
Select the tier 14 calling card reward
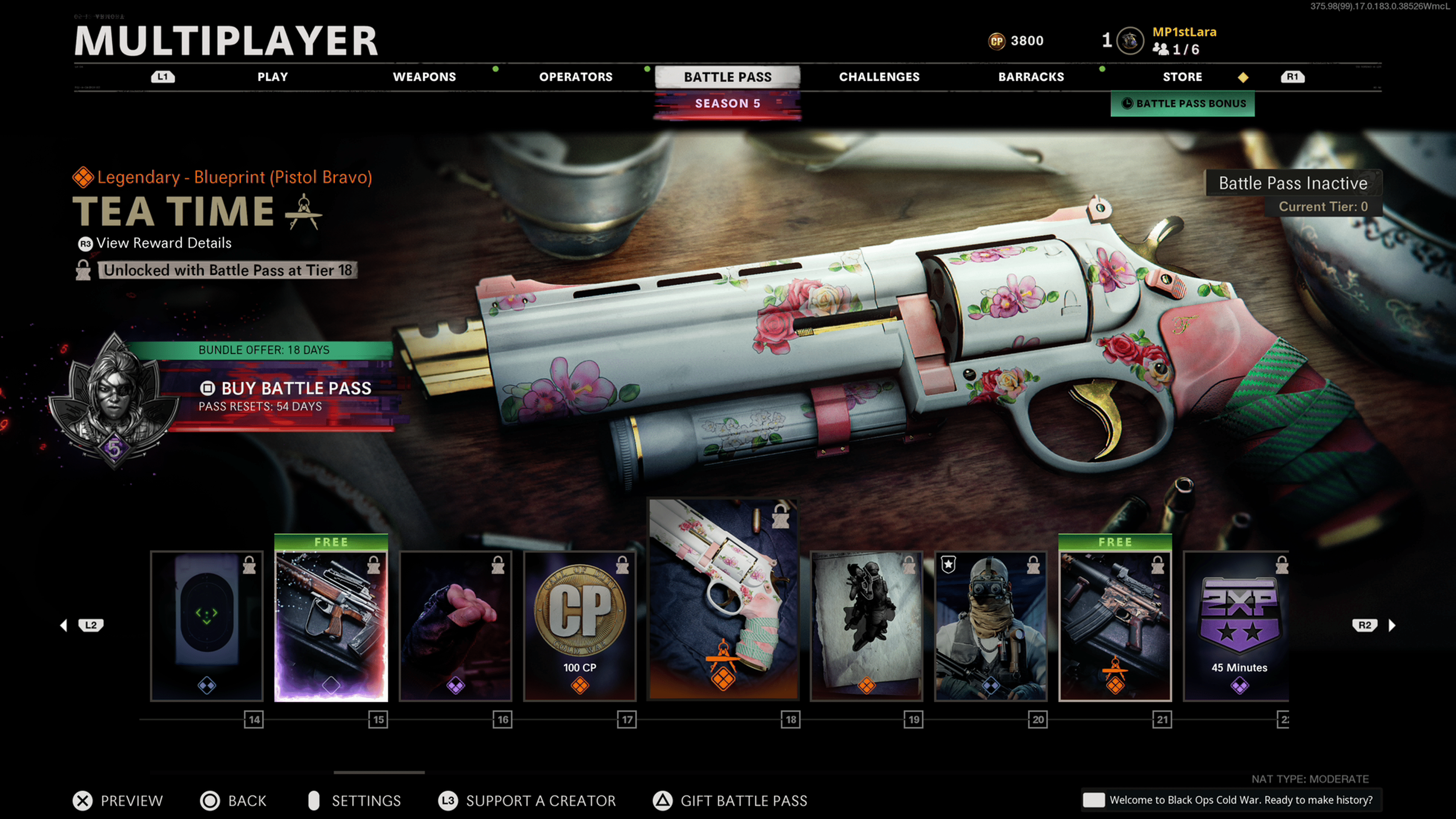point(207,626)
